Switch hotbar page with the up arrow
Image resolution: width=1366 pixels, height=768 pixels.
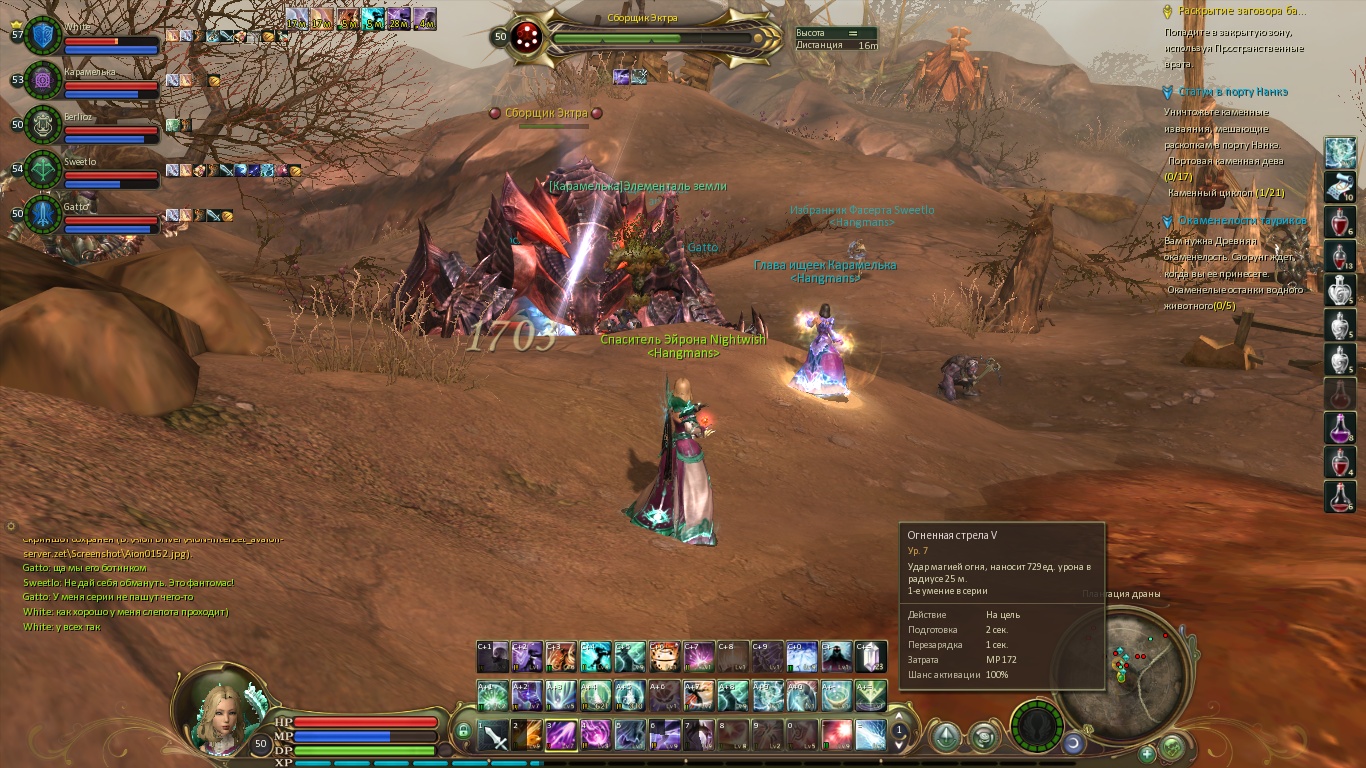click(x=900, y=717)
